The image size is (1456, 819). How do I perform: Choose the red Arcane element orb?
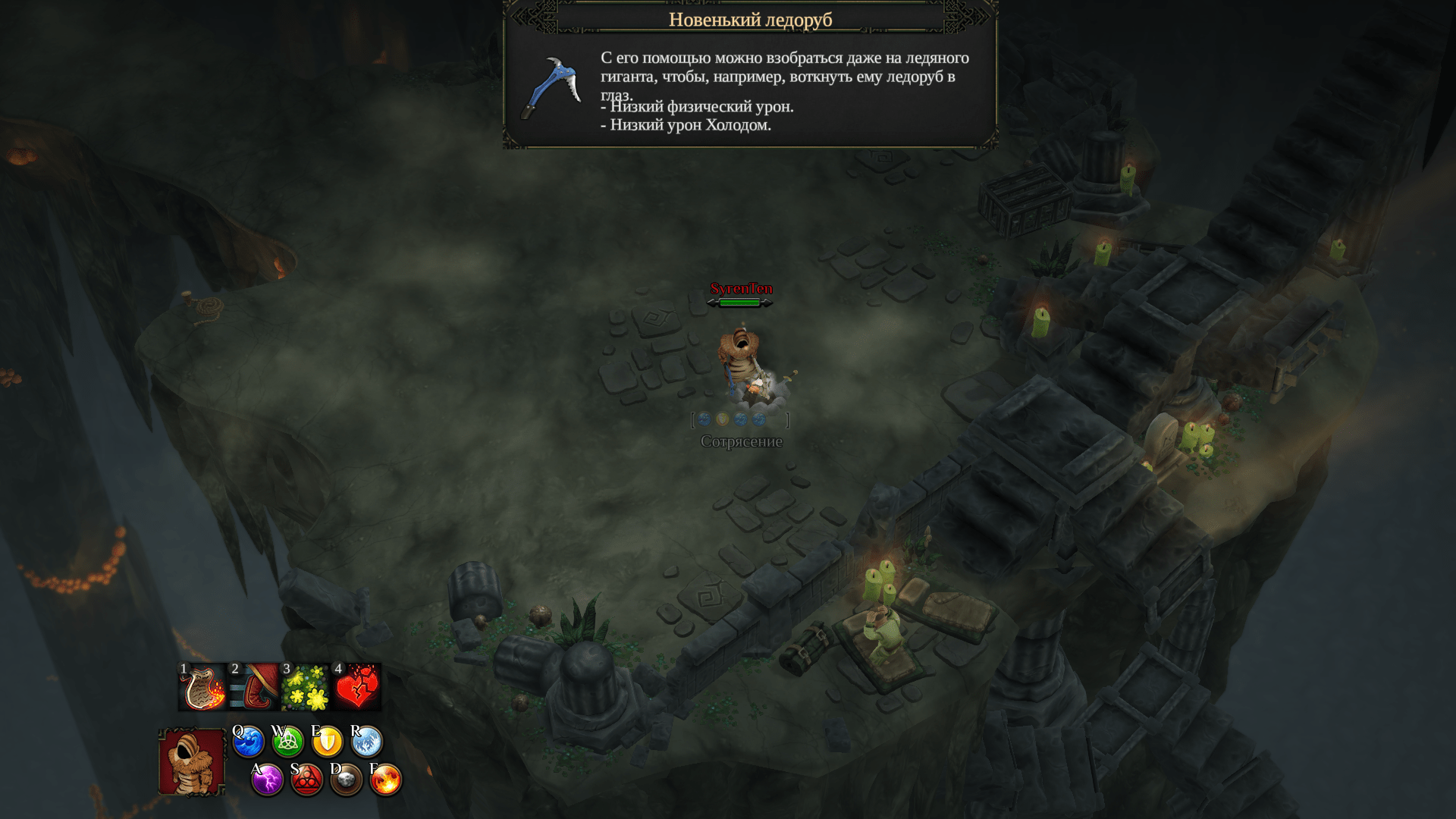(x=307, y=780)
